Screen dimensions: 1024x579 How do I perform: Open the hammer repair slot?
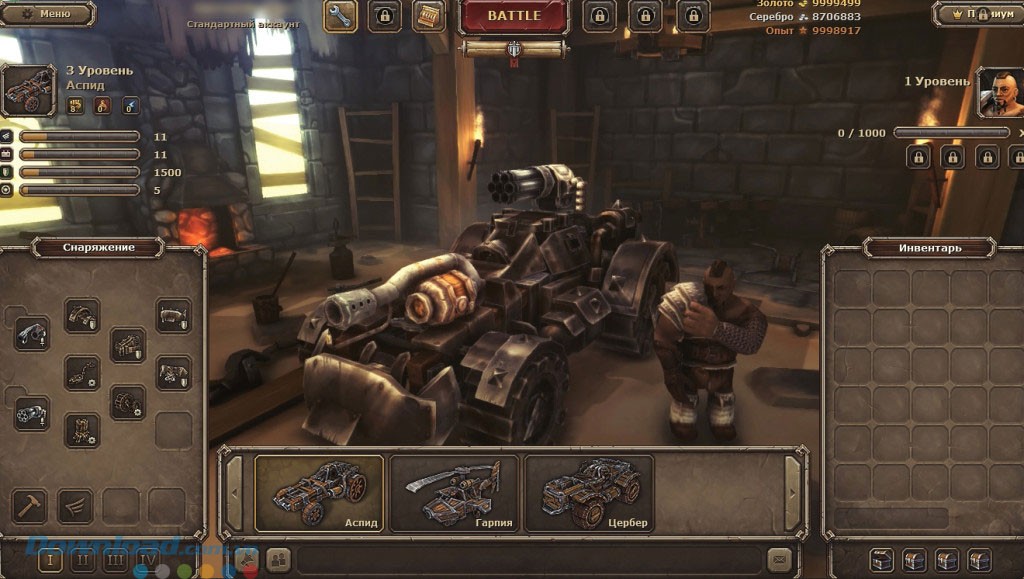tap(28, 505)
